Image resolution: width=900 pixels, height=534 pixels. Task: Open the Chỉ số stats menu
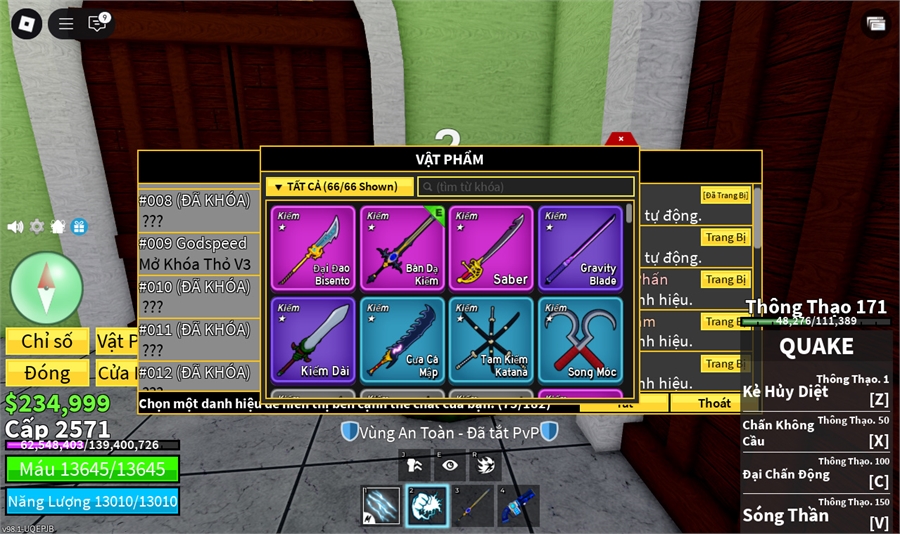click(47, 341)
